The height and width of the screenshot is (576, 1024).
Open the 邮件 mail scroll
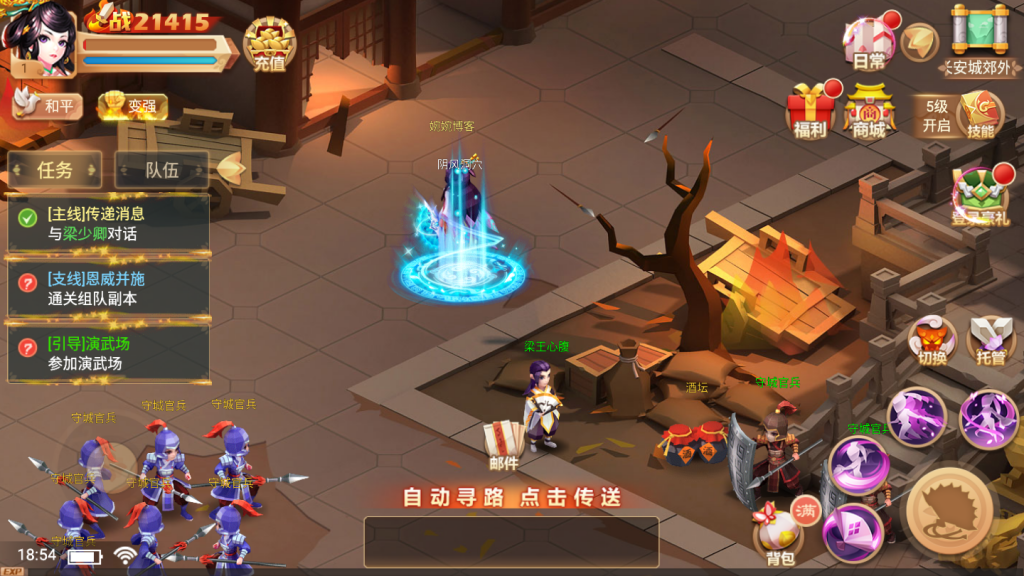[x=503, y=445]
